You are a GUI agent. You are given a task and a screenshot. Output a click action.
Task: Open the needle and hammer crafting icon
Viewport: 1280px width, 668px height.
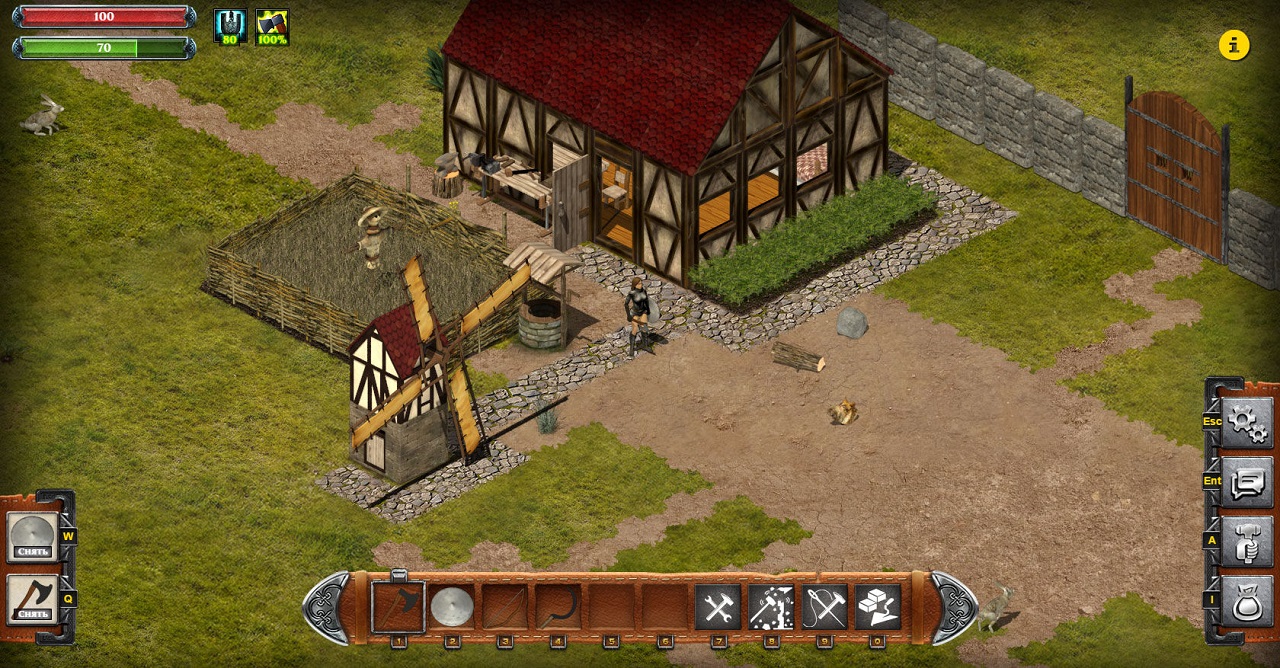pyautogui.click(x=825, y=607)
